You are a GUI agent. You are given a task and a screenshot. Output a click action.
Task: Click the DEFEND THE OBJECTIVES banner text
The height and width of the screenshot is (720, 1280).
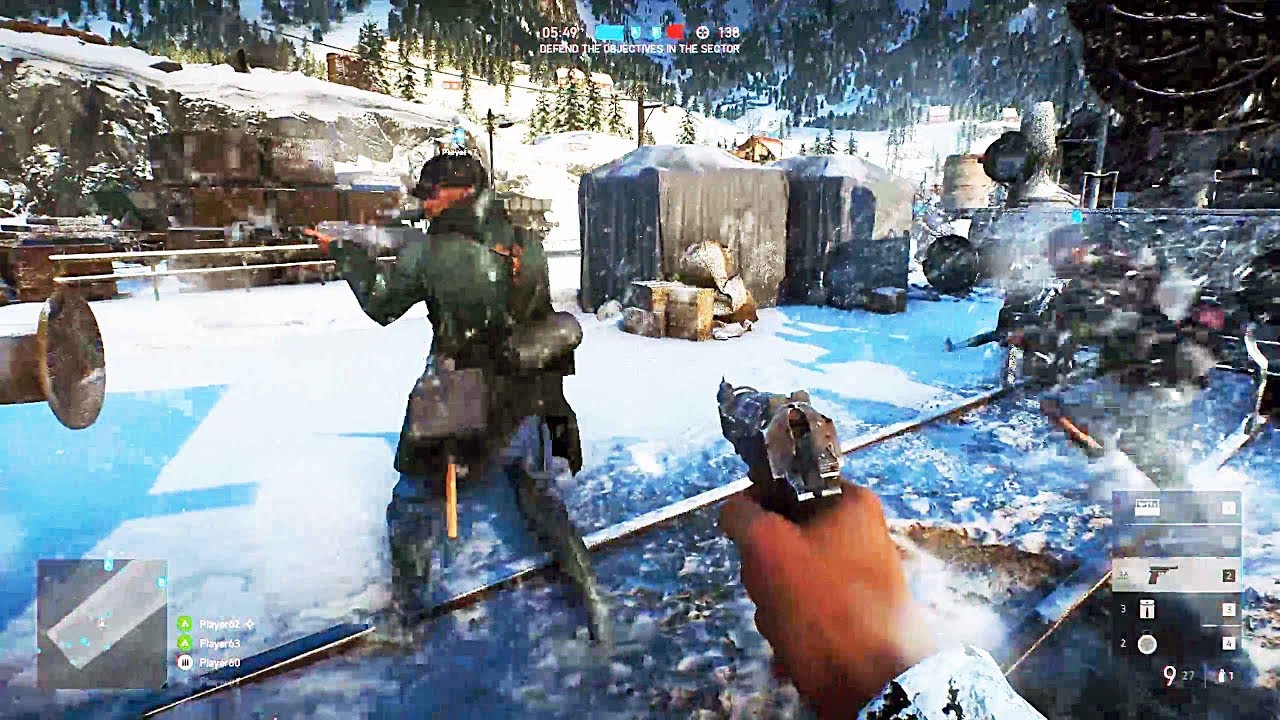tap(638, 47)
